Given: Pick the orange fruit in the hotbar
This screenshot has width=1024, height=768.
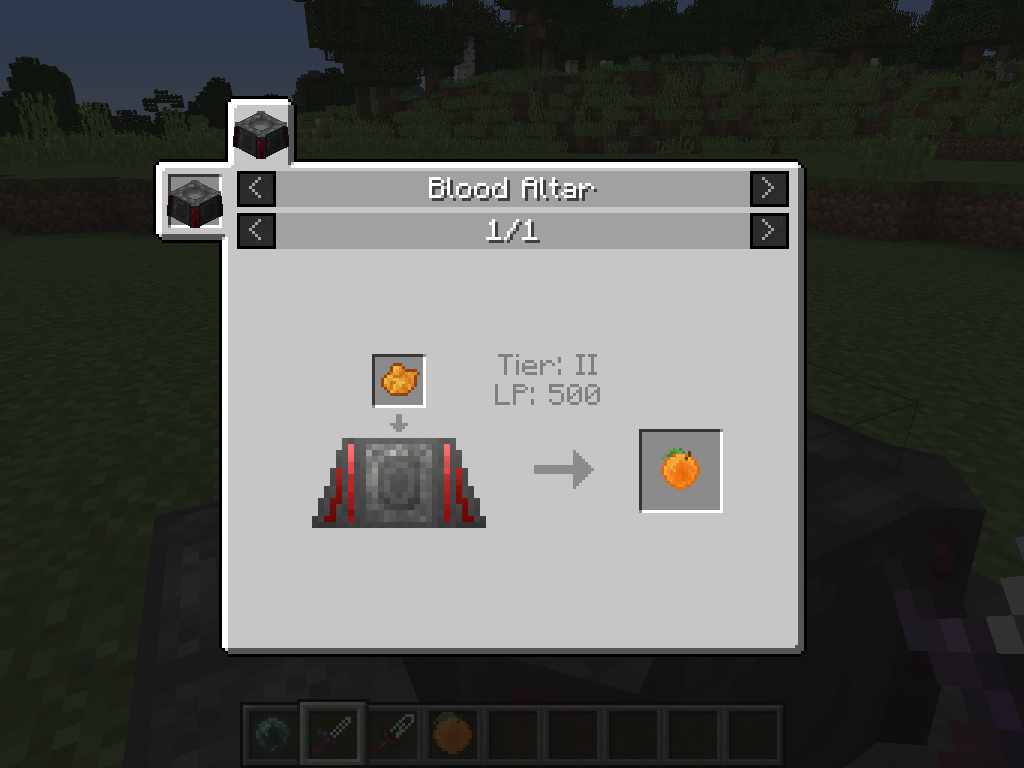Looking at the screenshot, I should coord(453,733).
